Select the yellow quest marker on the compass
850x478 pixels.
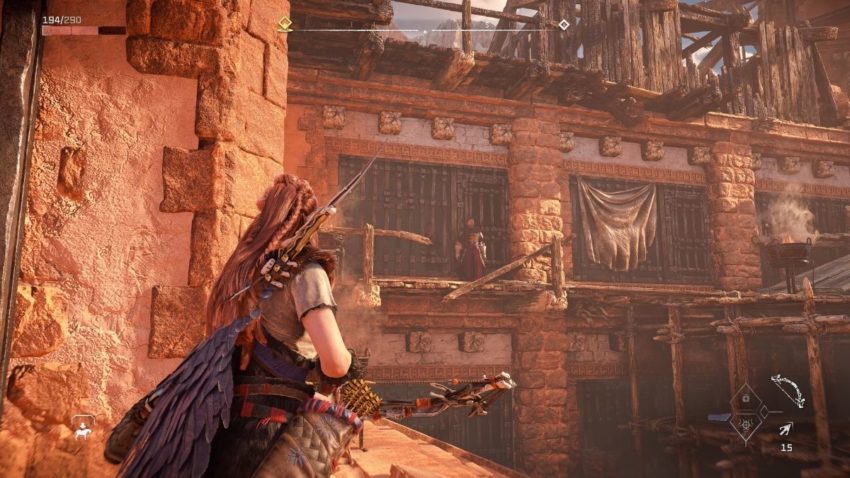pos(284,24)
